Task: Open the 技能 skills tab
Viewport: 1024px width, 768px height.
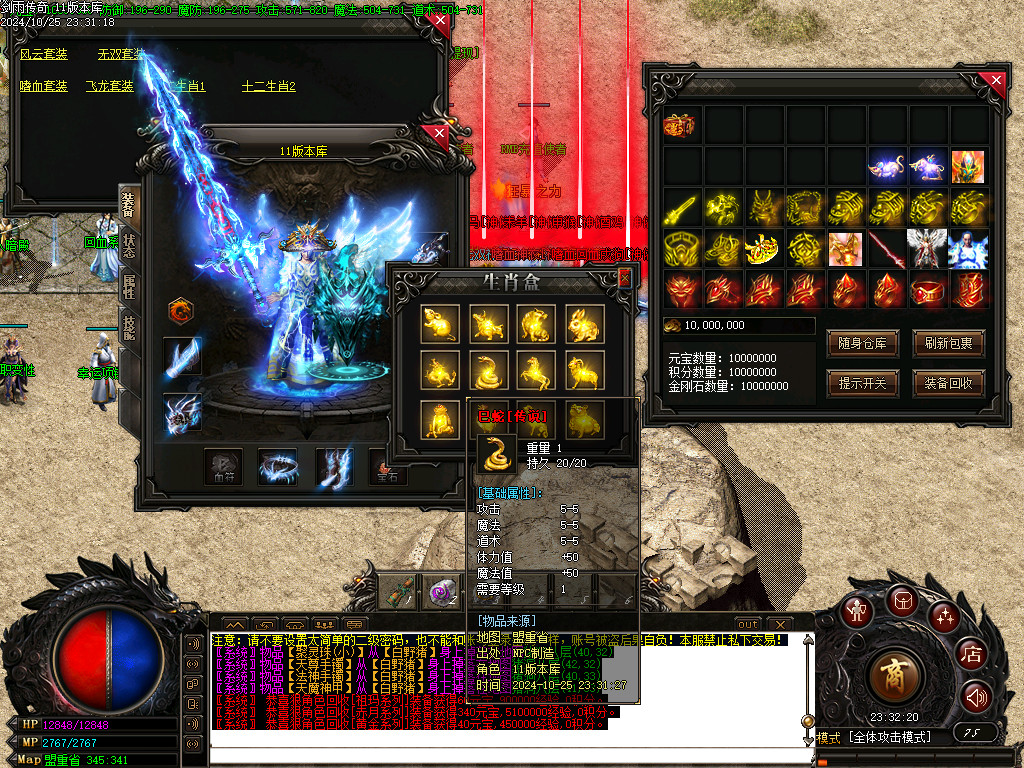Action: (129, 328)
